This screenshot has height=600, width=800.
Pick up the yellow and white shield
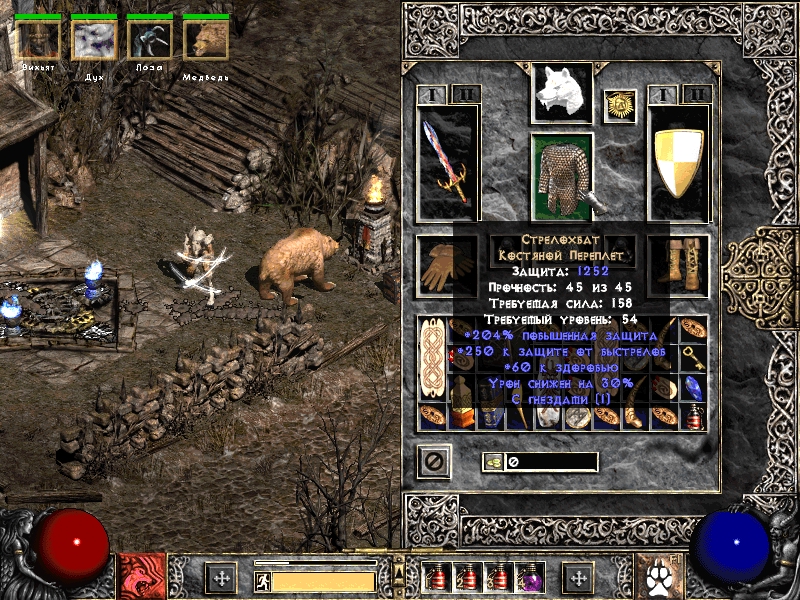pos(679,162)
